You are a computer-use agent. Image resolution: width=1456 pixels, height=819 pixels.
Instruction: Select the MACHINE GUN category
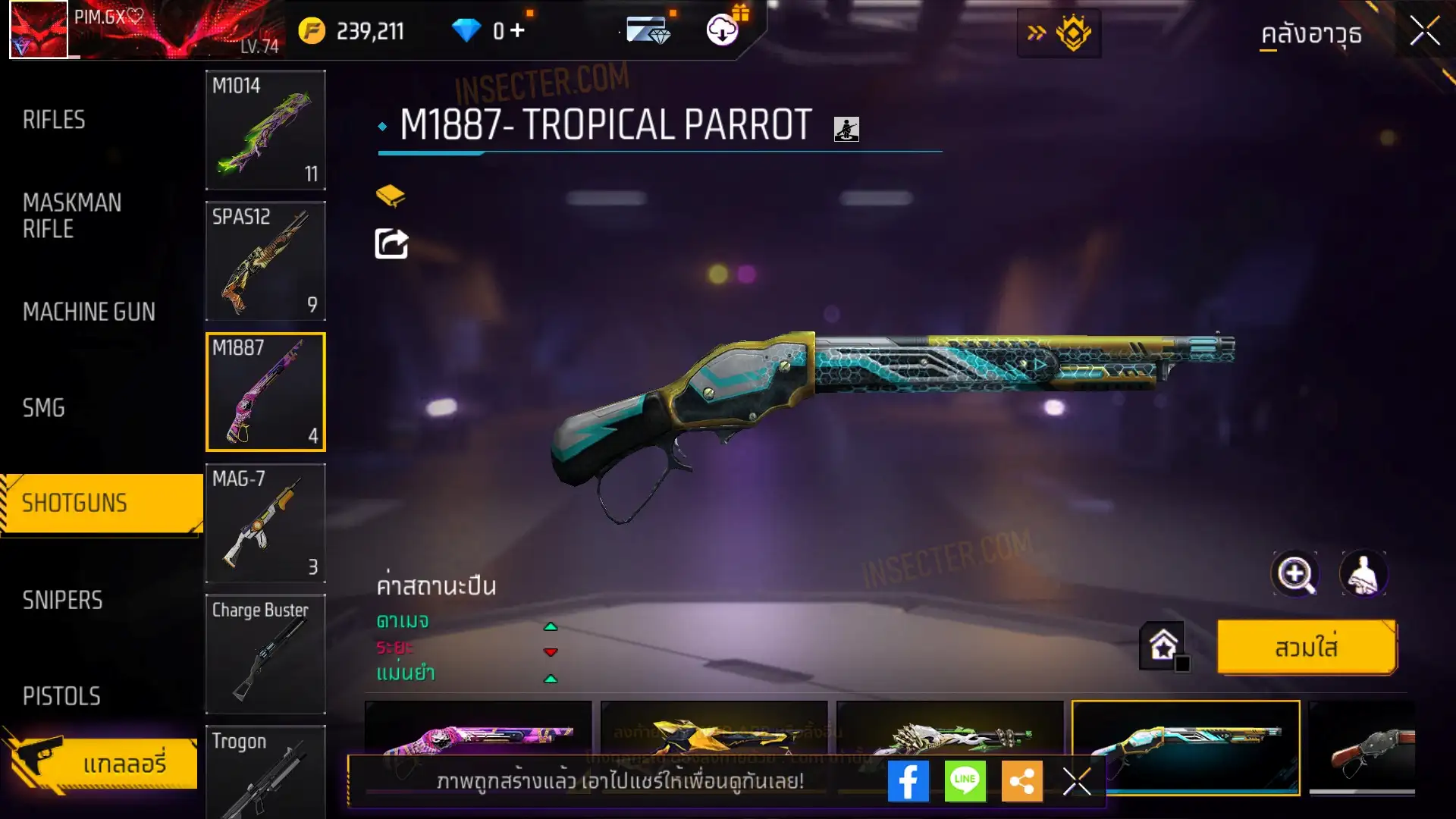tap(89, 312)
